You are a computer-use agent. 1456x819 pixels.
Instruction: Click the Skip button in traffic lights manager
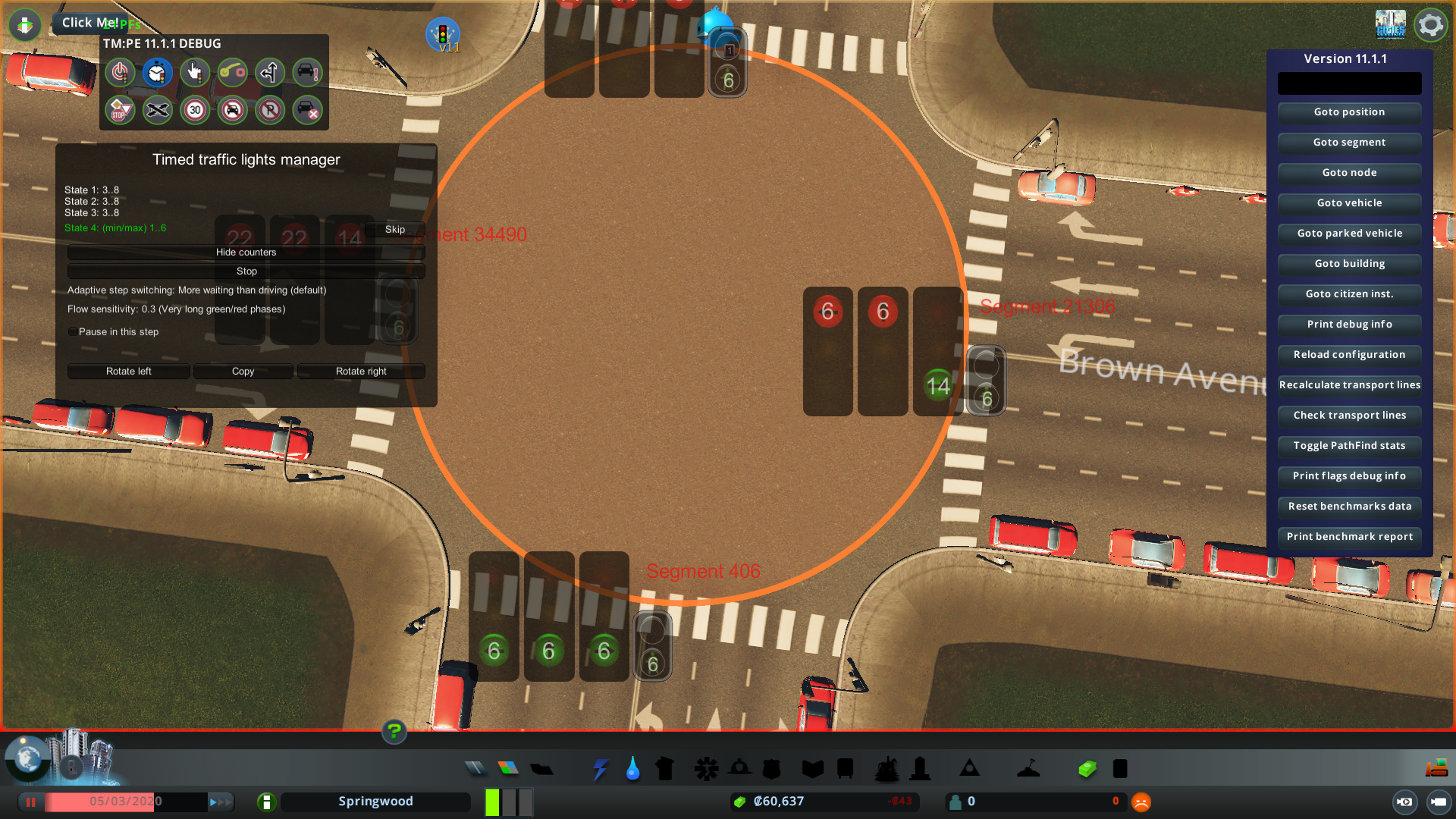[394, 229]
